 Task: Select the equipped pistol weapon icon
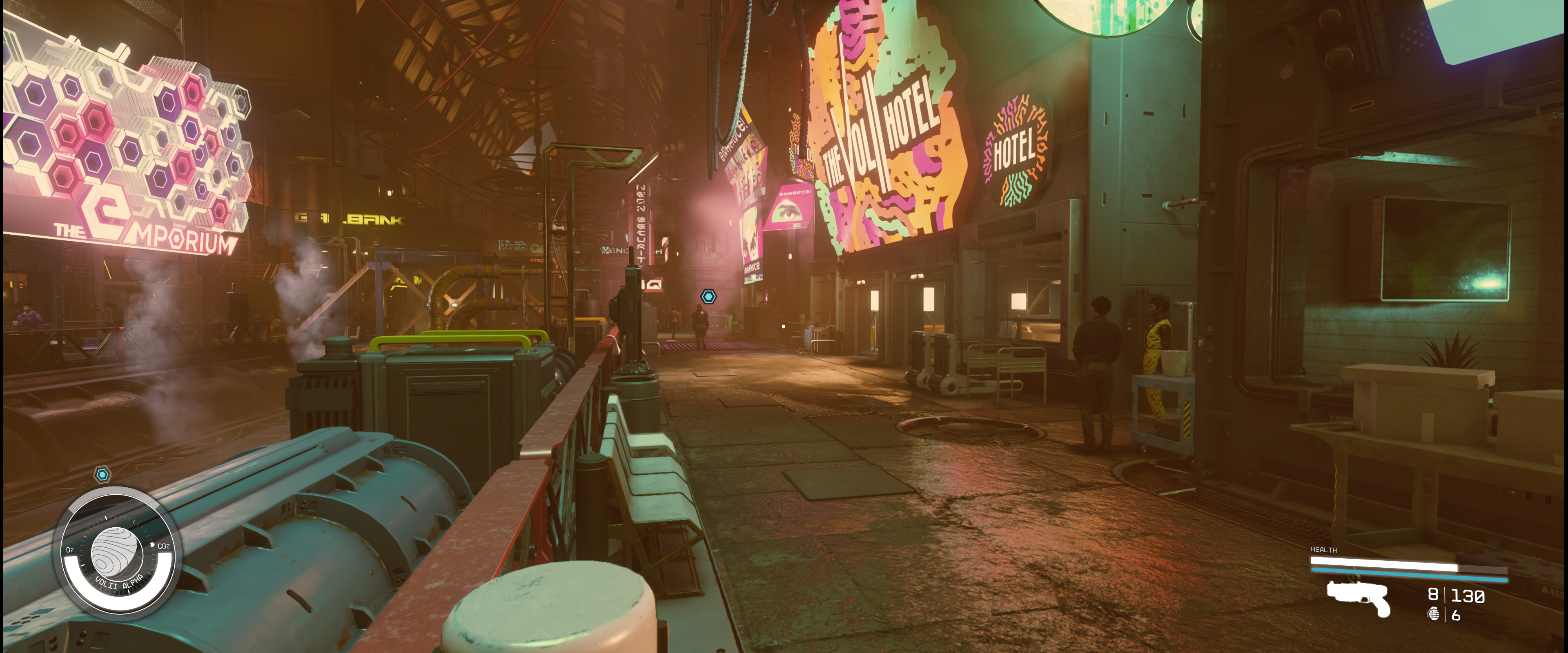click(1359, 597)
